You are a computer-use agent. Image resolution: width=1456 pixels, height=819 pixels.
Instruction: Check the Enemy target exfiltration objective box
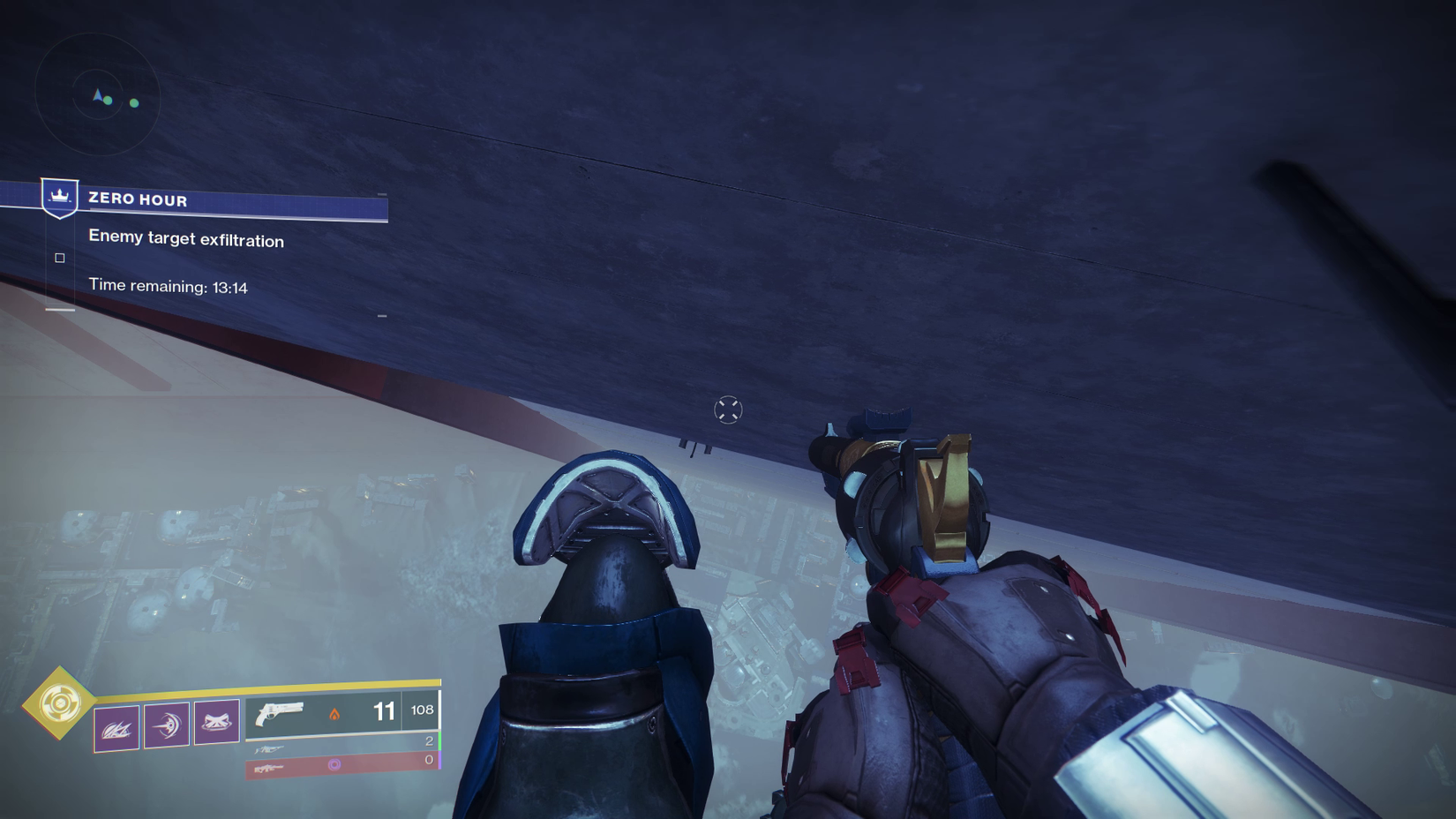click(x=59, y=258)
